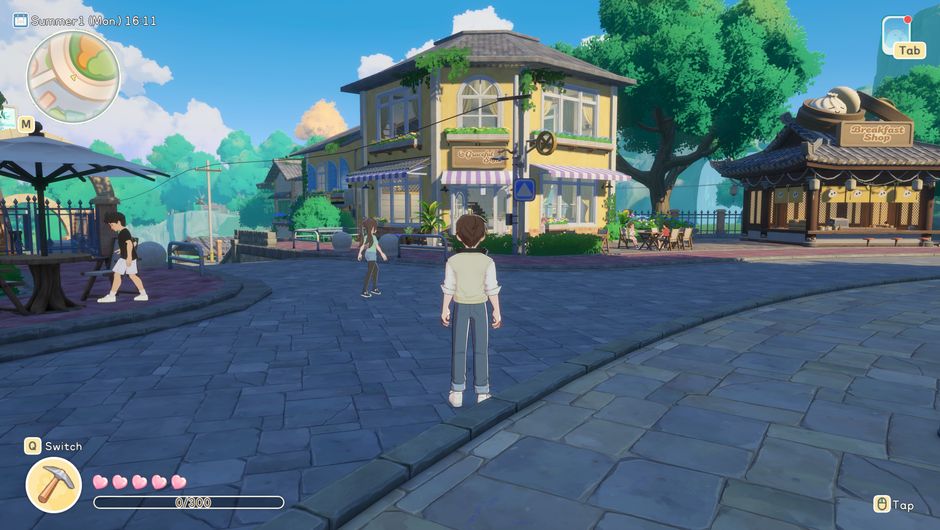Click the calendar icon beside the date

(x=20, y=20)
